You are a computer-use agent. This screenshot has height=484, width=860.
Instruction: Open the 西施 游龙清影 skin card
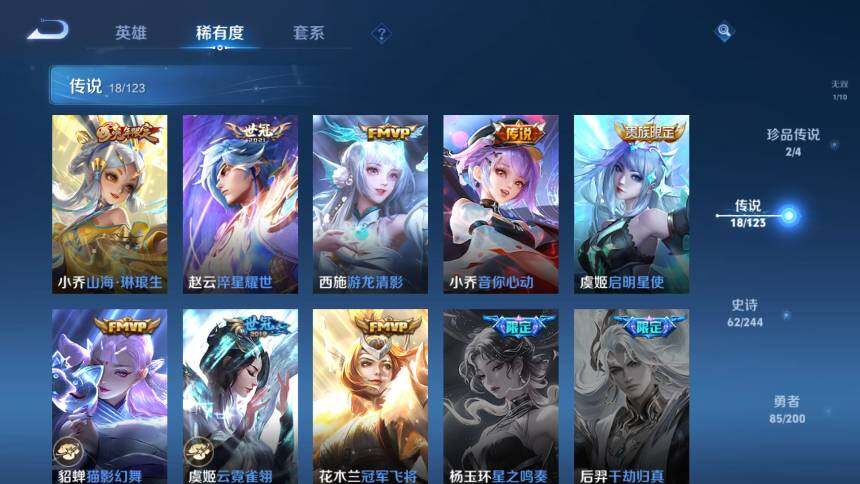pos(370,204)
